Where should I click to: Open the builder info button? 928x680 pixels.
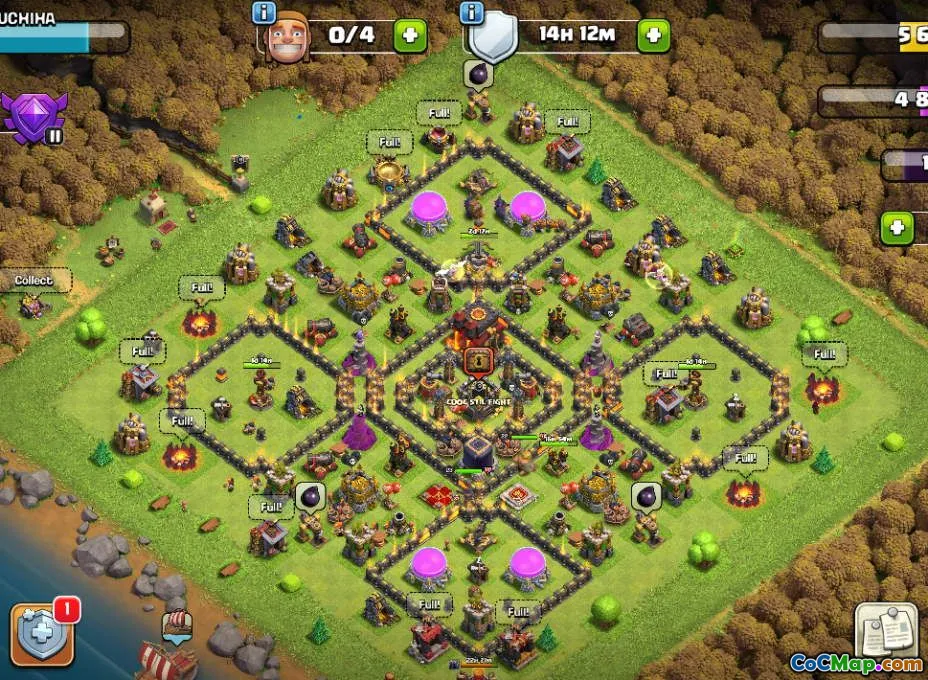pos(264,12)
